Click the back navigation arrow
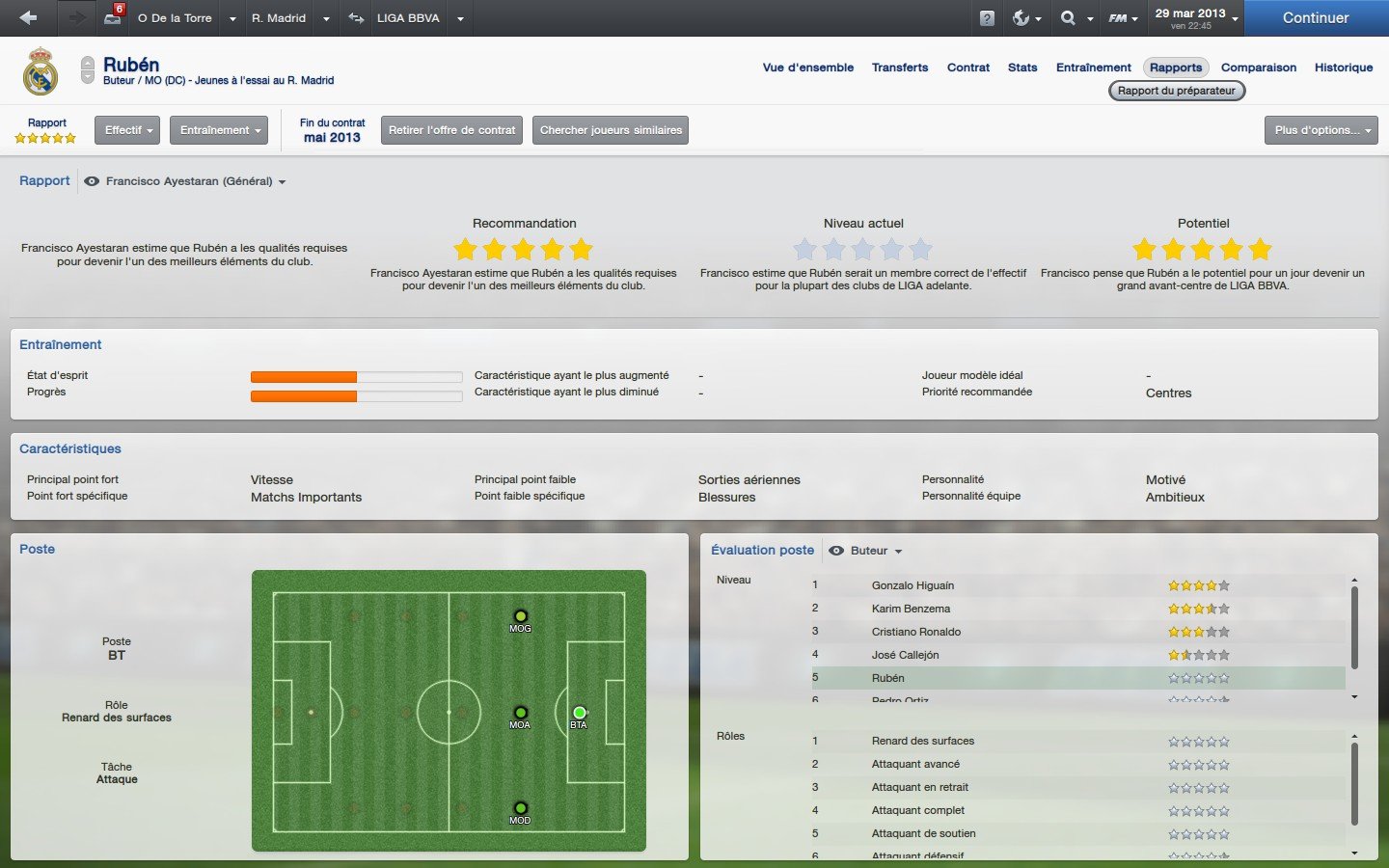This screenshot has width=1389, height=868. point(26,17)
